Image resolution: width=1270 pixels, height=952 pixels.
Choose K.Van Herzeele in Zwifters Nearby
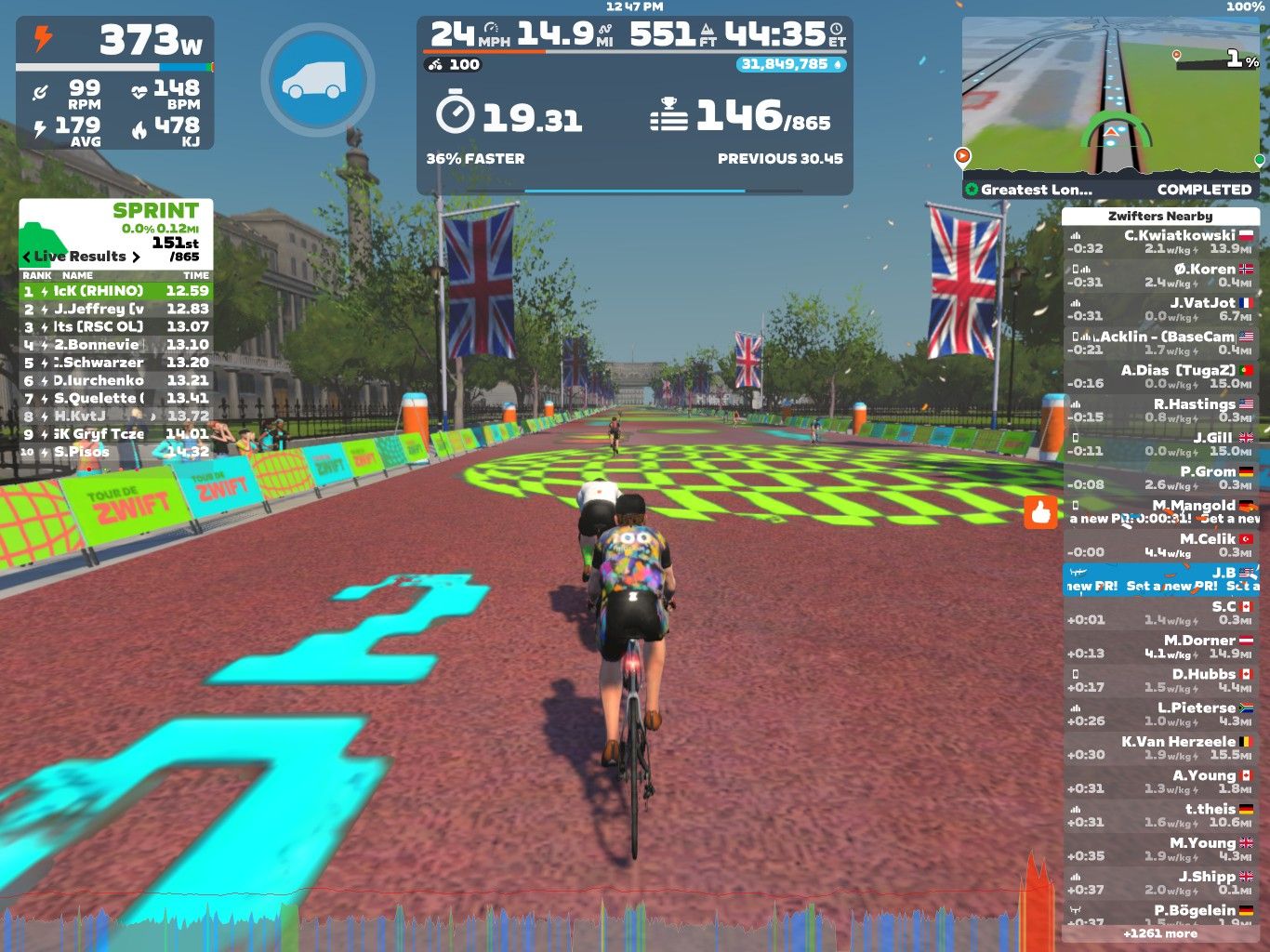point(1159,747)
